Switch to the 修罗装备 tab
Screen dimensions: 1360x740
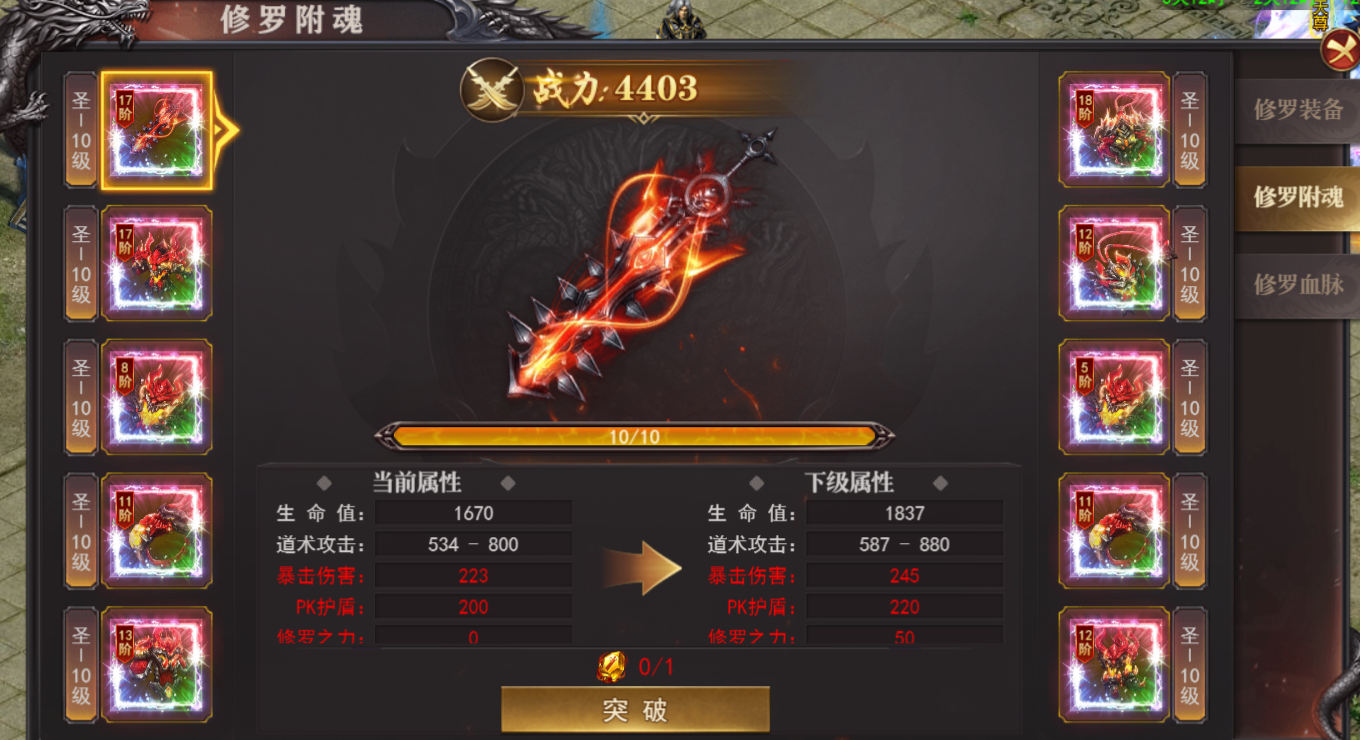pos(1298,110)
